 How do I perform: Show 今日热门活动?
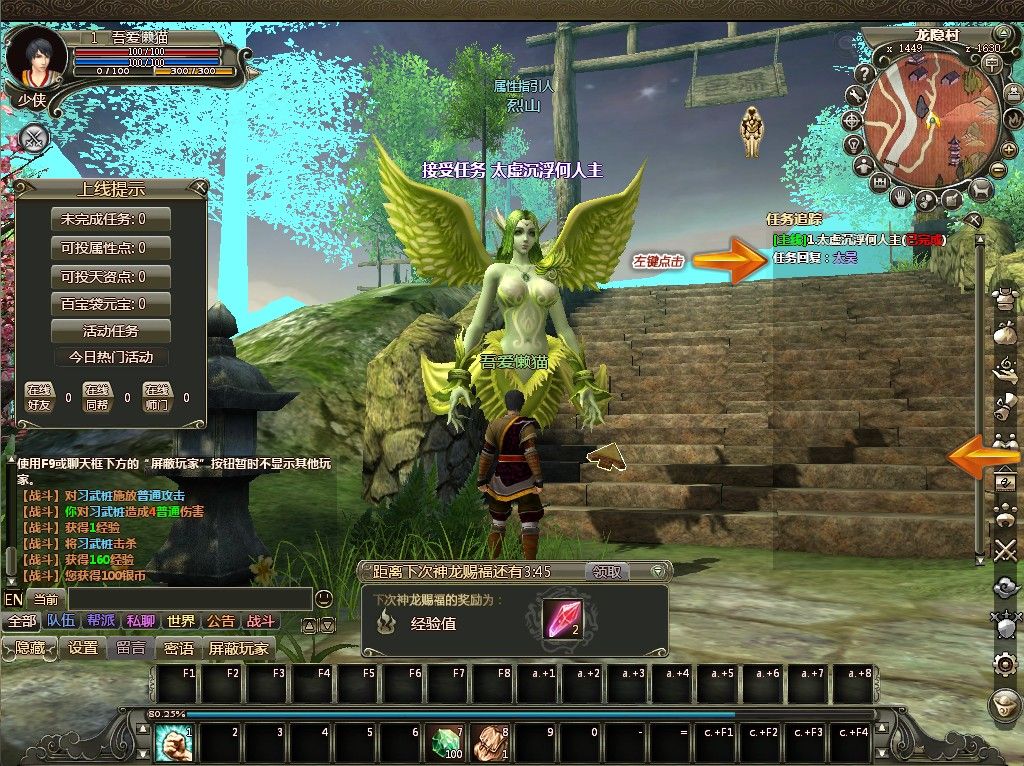111,357
